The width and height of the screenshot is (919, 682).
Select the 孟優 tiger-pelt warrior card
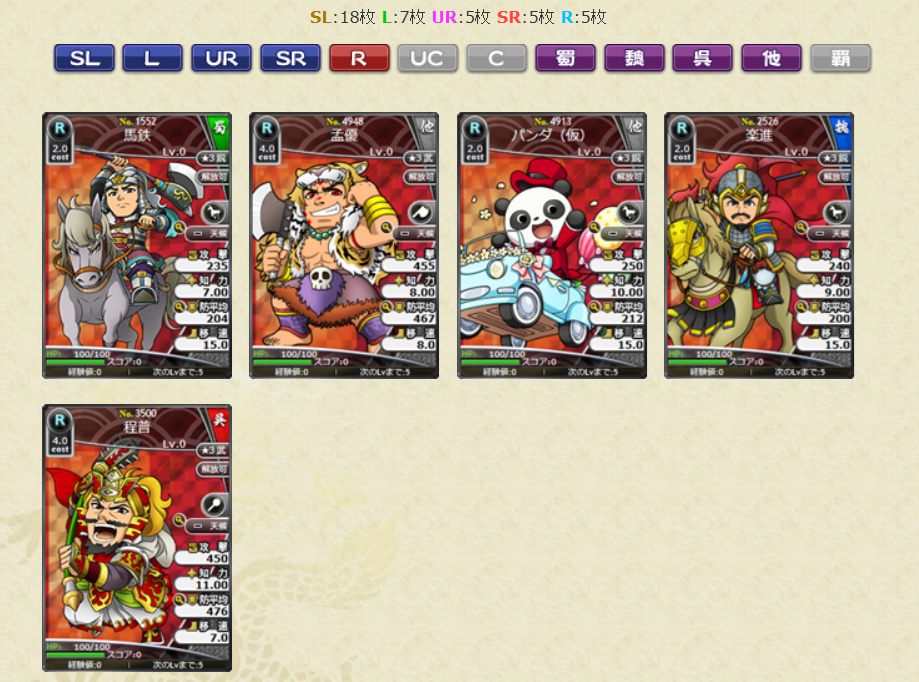pos(344,245)
